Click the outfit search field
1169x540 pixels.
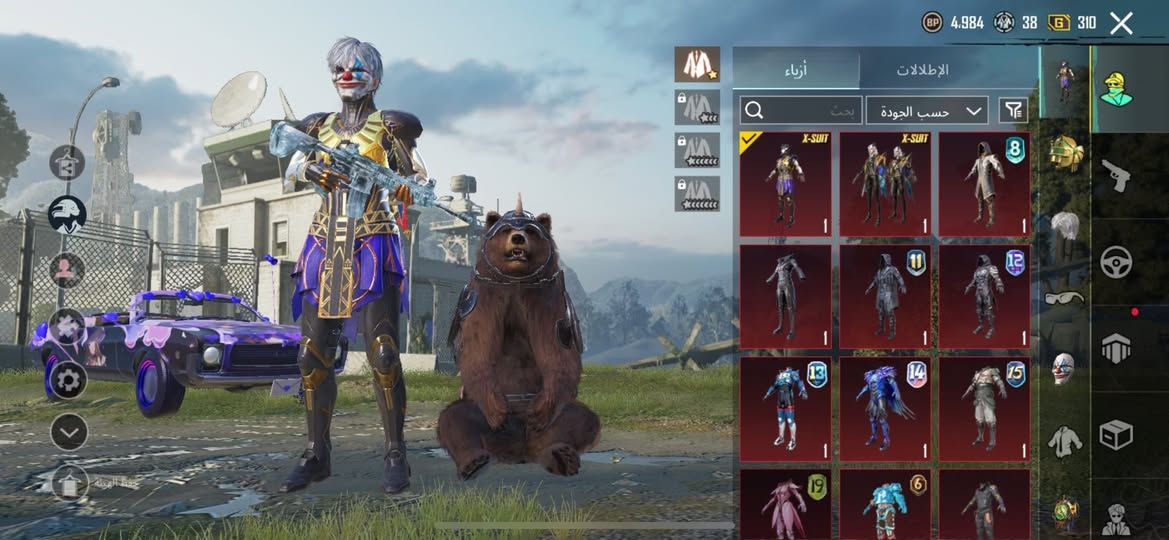(x=800, y=110)
